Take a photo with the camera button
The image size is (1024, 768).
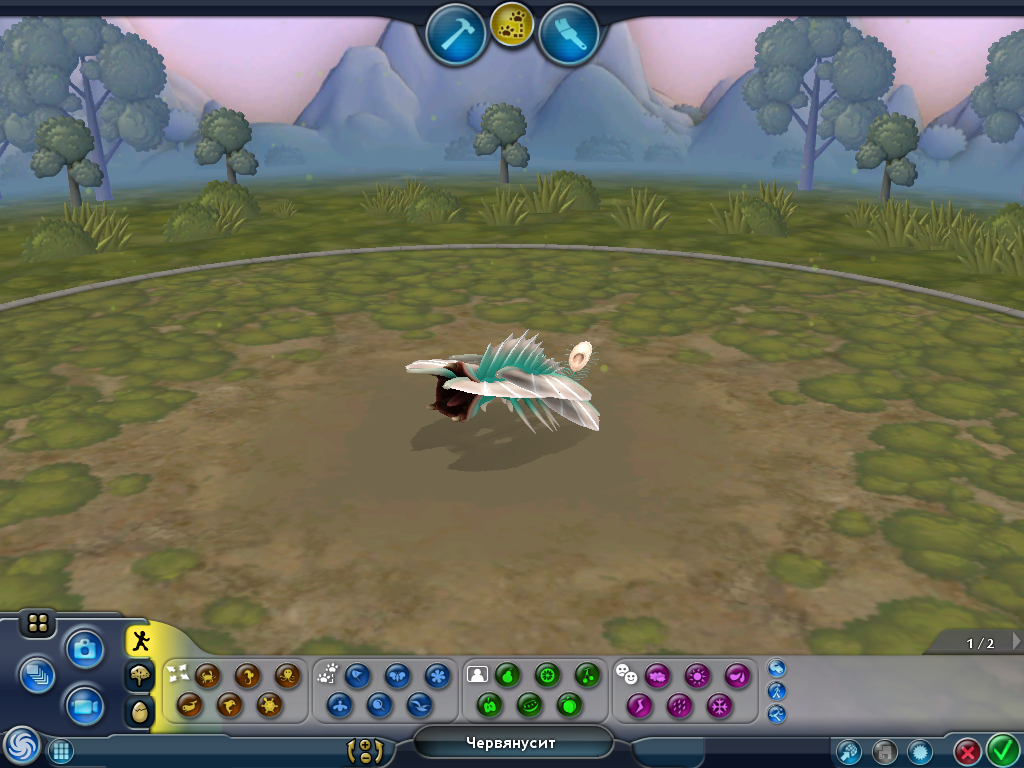85,649
